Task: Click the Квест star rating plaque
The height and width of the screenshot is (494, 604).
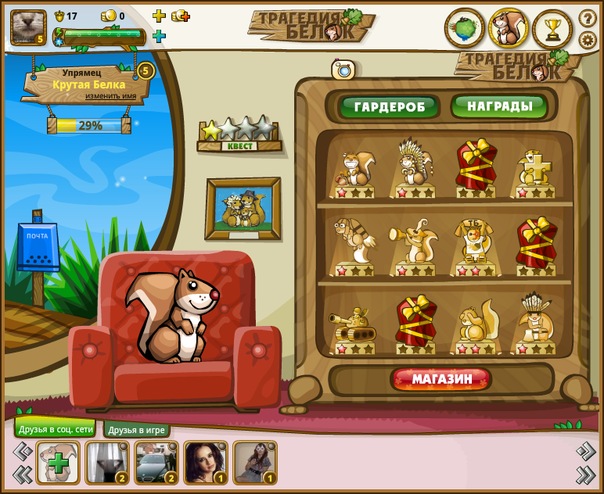Action: pos(237,134)
